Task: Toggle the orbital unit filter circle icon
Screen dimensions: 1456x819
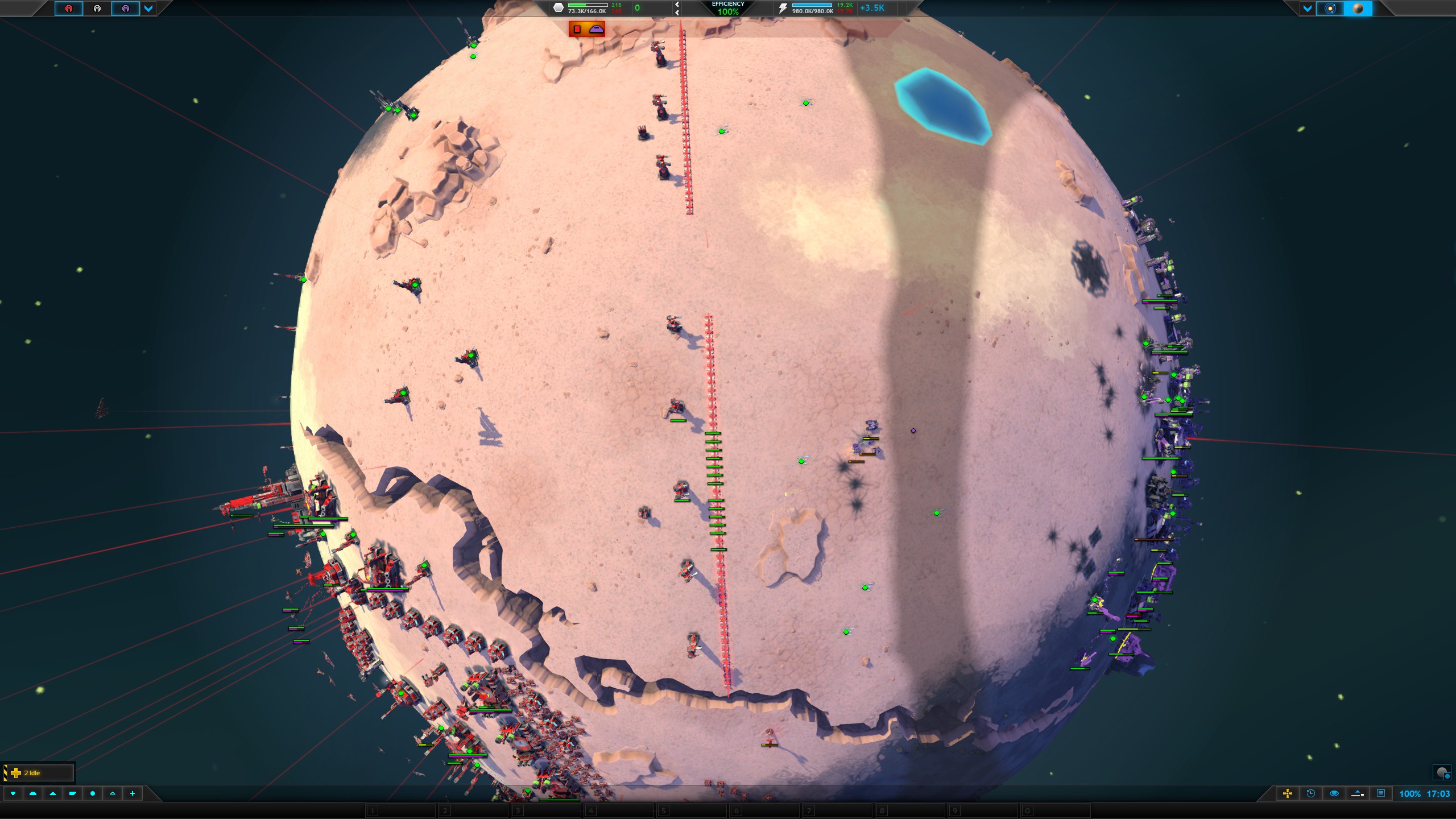Action: point(93,794)
